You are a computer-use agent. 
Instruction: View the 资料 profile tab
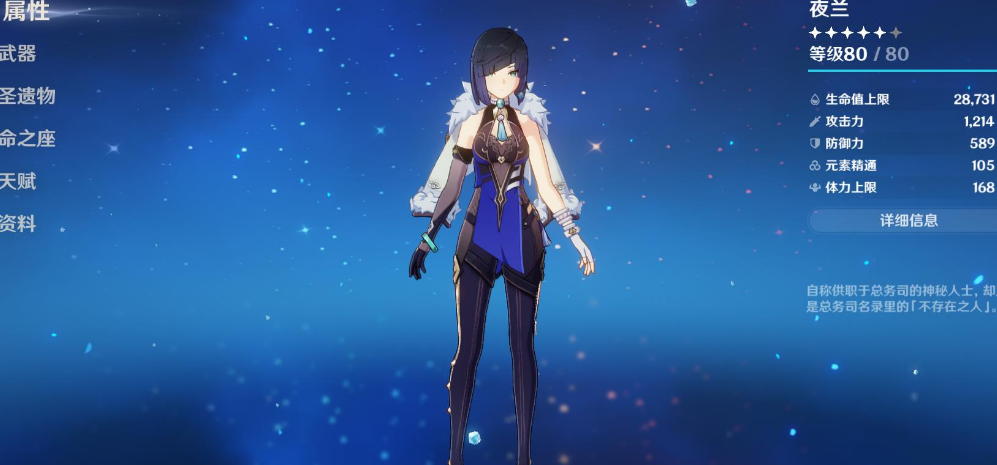click(19, 224)
